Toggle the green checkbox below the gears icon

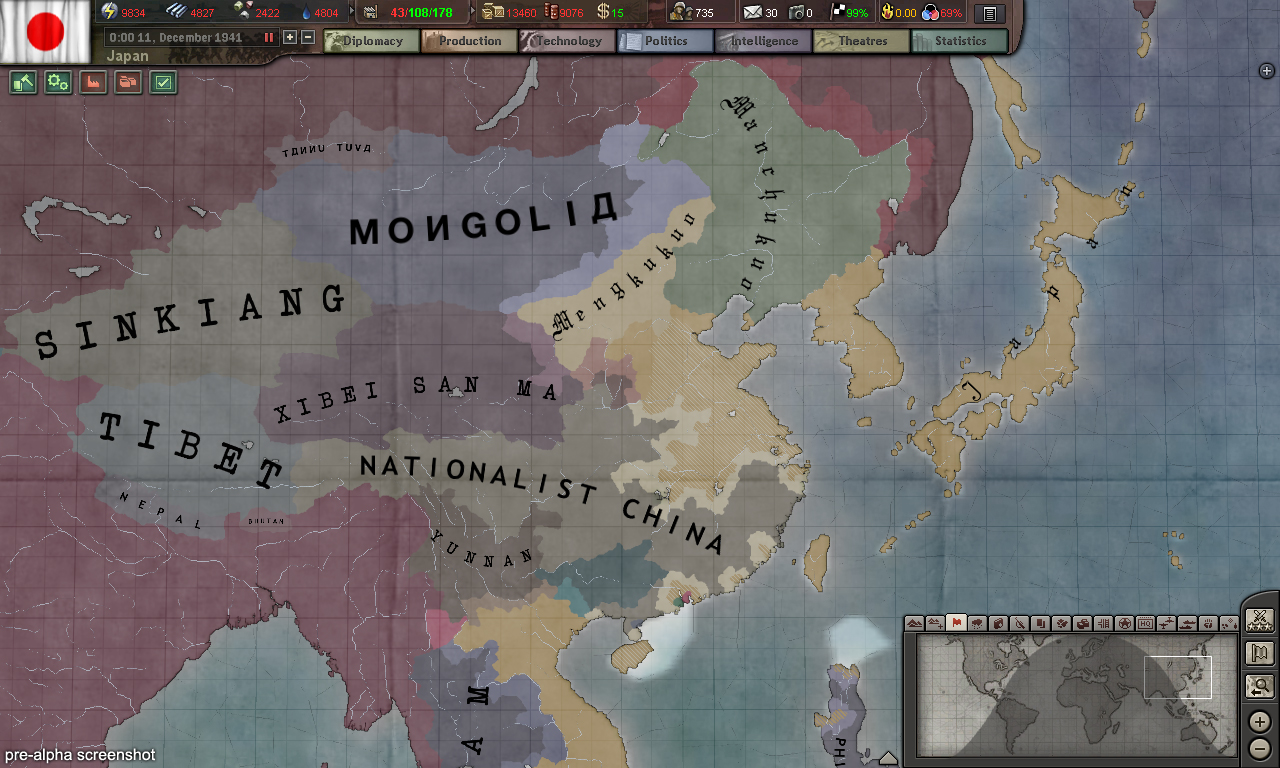(x=164, y=82)
